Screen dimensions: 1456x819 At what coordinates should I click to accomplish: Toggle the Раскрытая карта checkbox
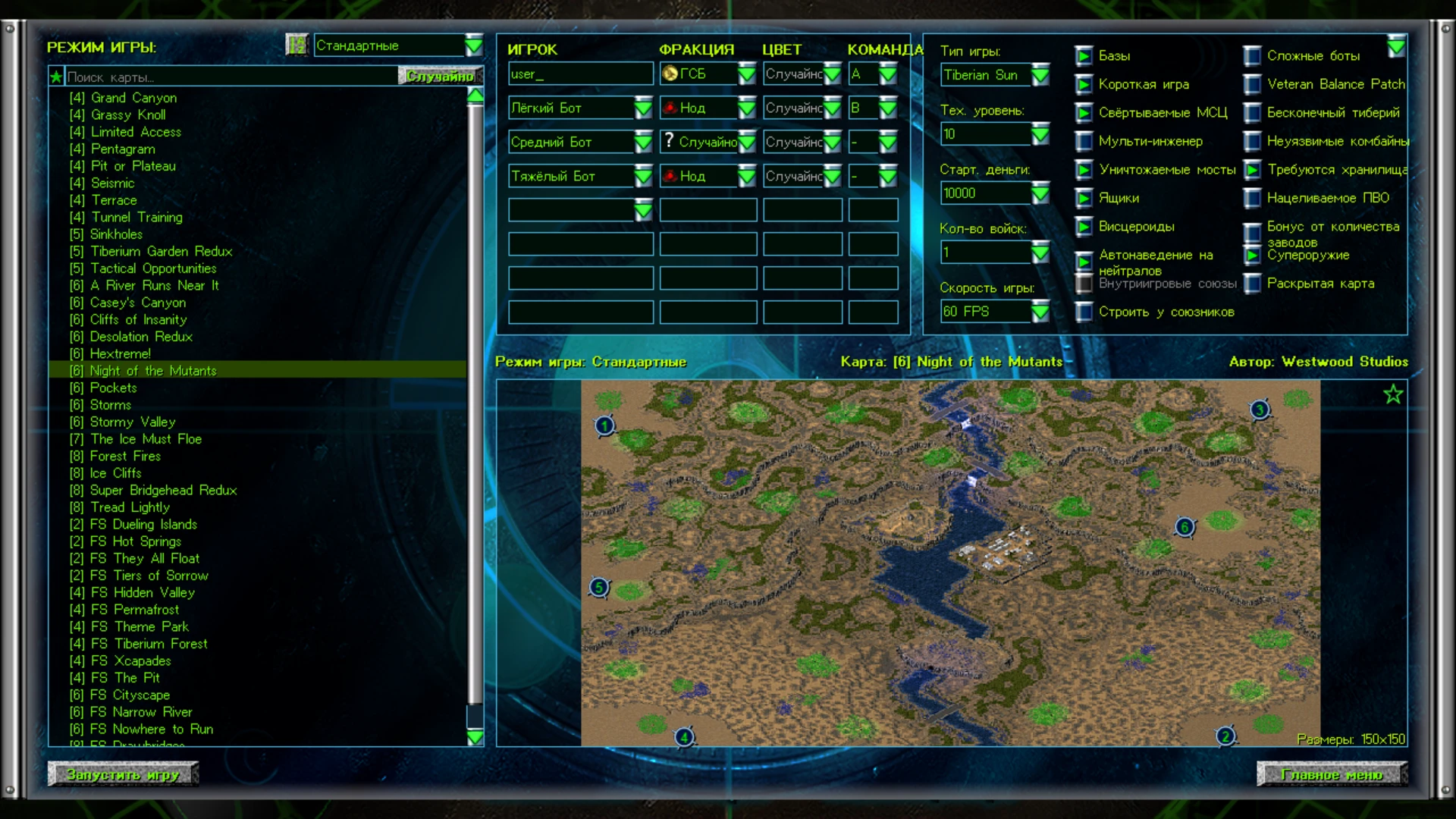[x=1253, y=284]
